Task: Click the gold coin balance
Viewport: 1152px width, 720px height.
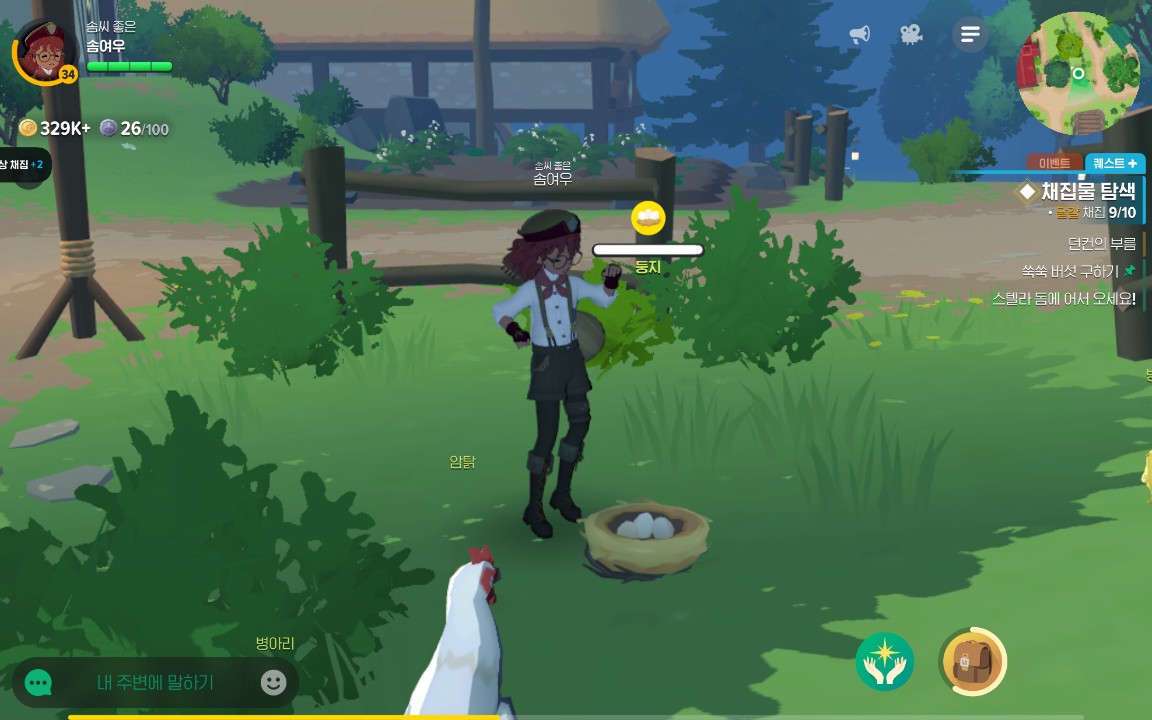Action: tap(55, 128)
